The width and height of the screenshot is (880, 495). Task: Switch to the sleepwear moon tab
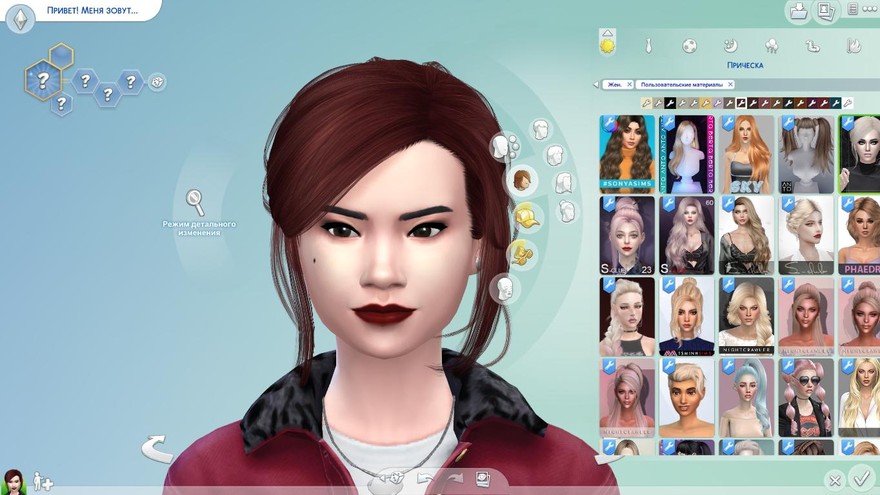pos(731,46)
